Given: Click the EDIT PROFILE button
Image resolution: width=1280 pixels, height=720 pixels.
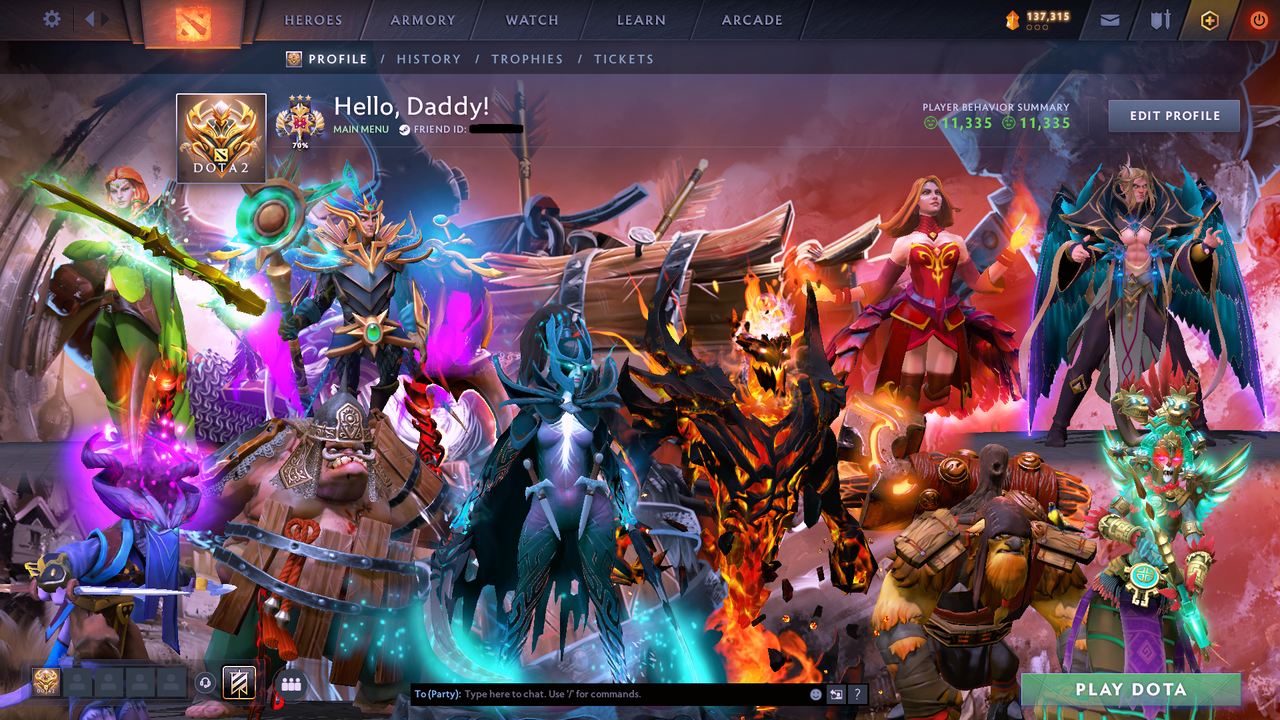Looking at the screenshot, I should [x=1173, y=115].
